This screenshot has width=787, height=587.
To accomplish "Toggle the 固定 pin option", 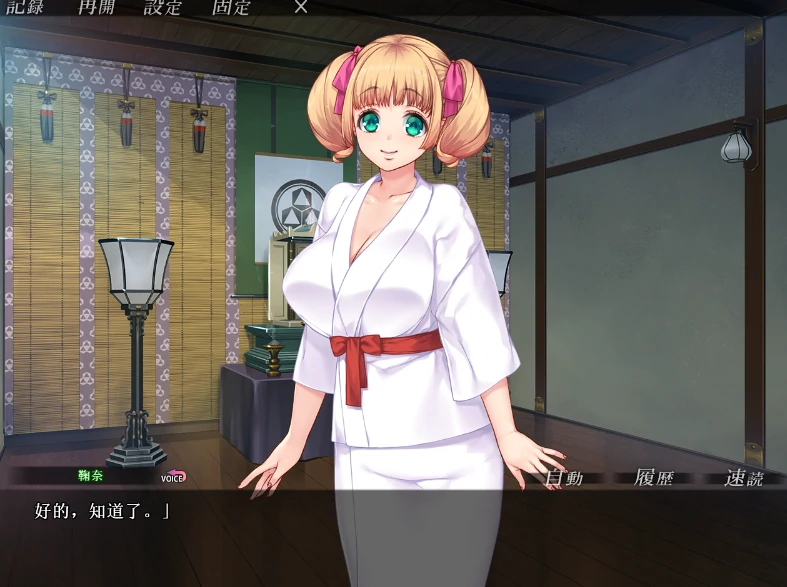I will coord(231,7).
